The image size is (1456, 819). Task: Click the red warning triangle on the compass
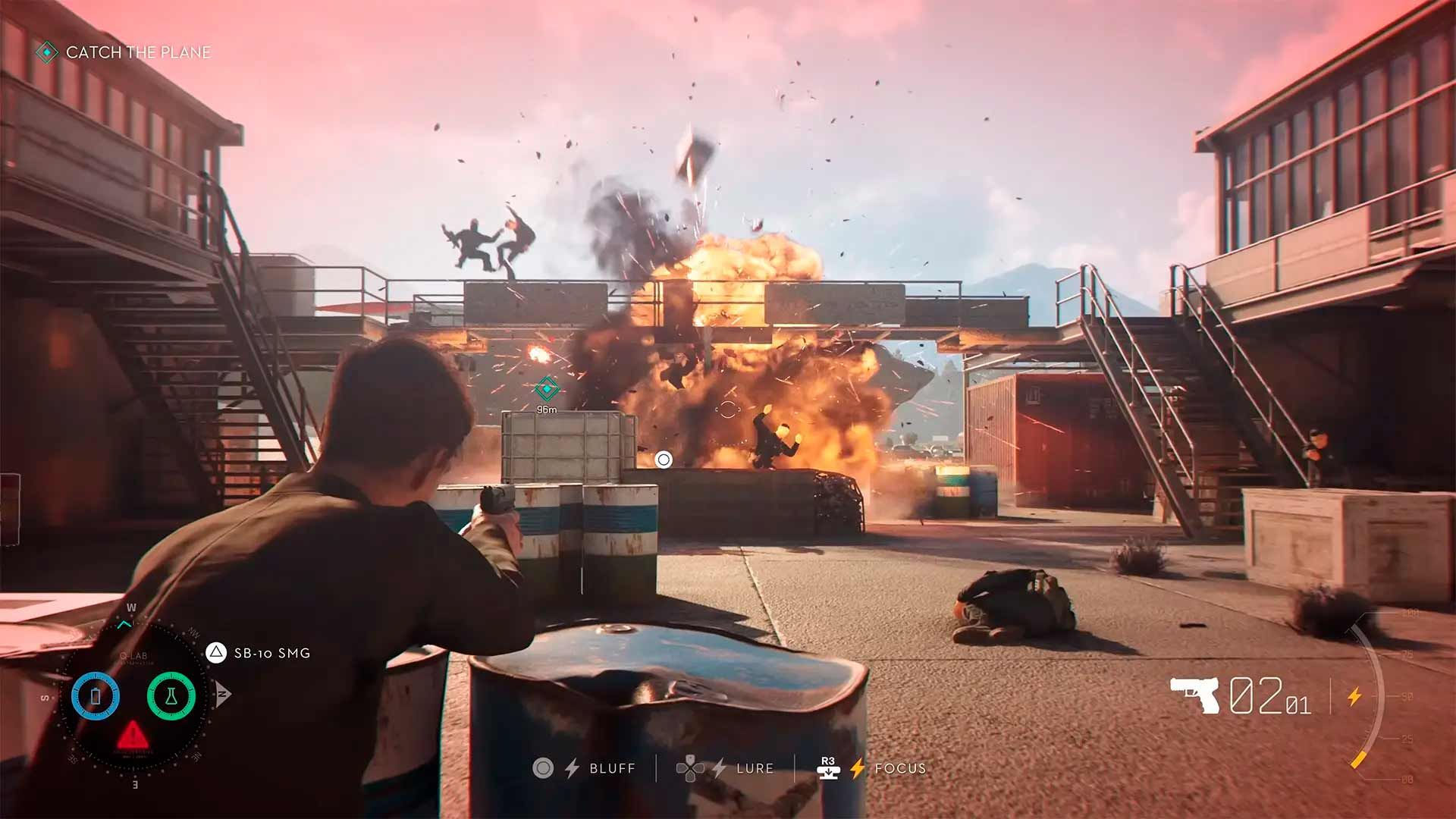pyautogui.click(x=133, y=734)
